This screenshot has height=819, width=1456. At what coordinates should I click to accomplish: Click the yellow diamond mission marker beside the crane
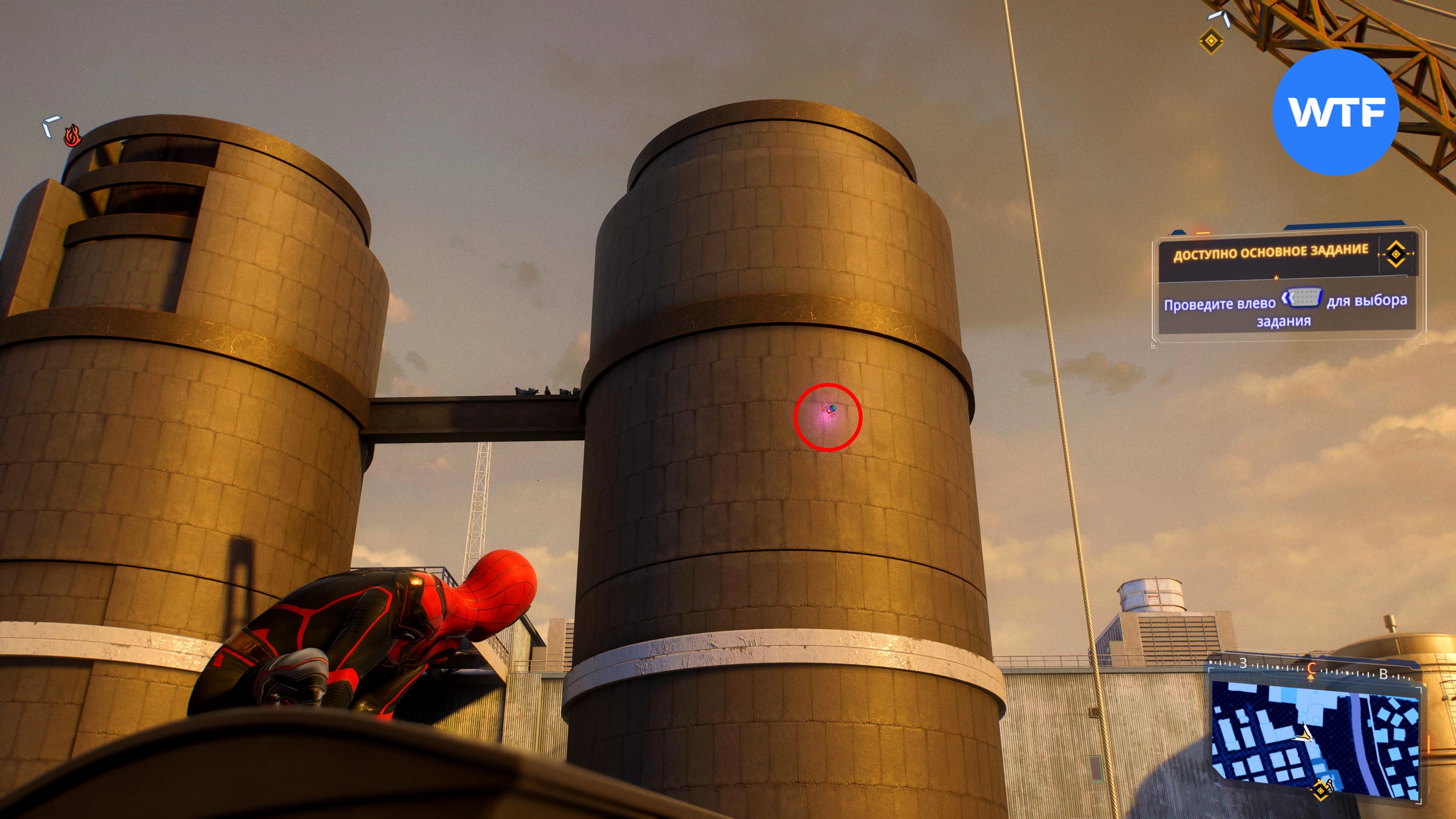click(x=1211, y=41)
